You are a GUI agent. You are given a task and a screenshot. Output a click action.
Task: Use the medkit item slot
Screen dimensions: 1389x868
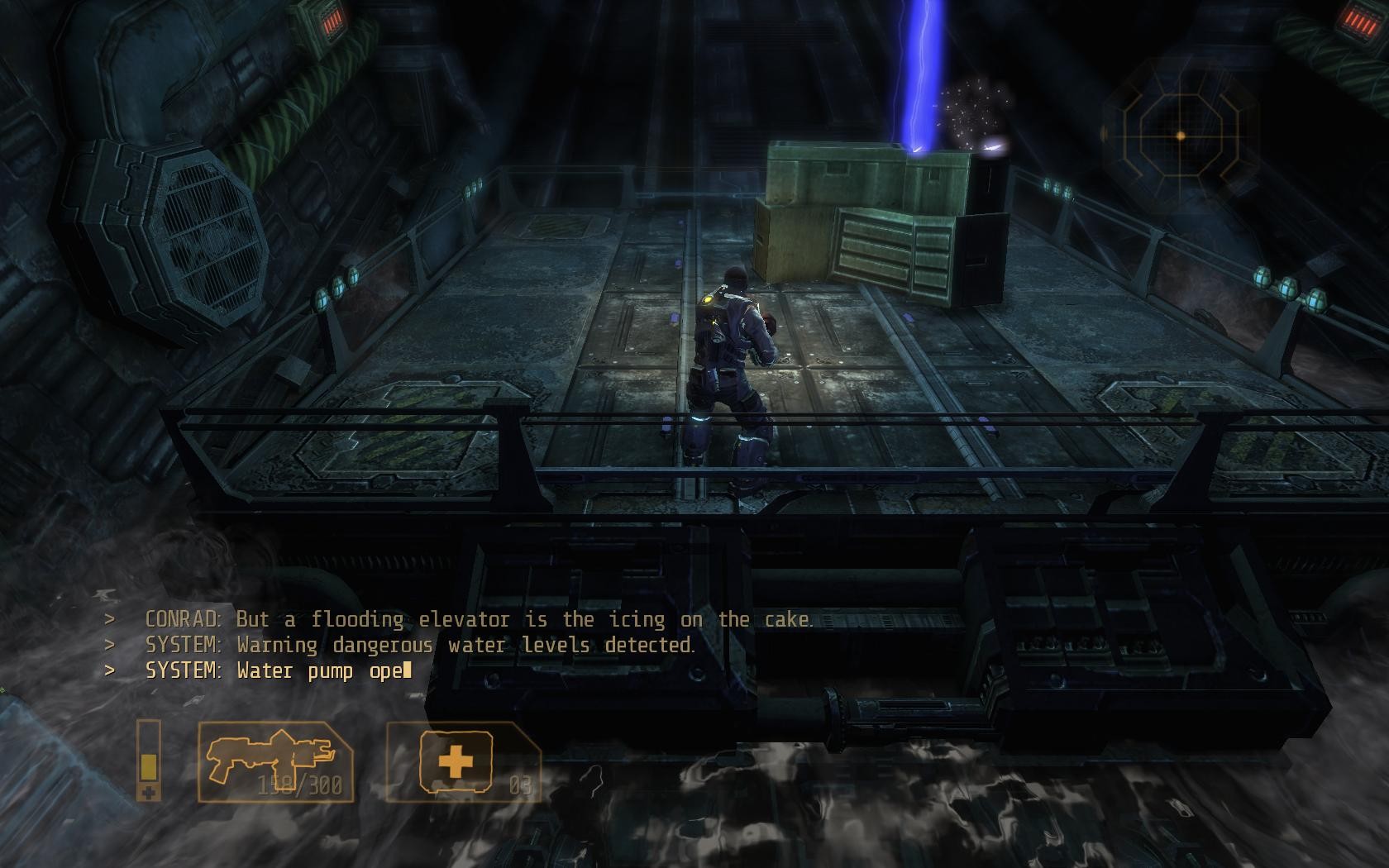click(461, 761)
